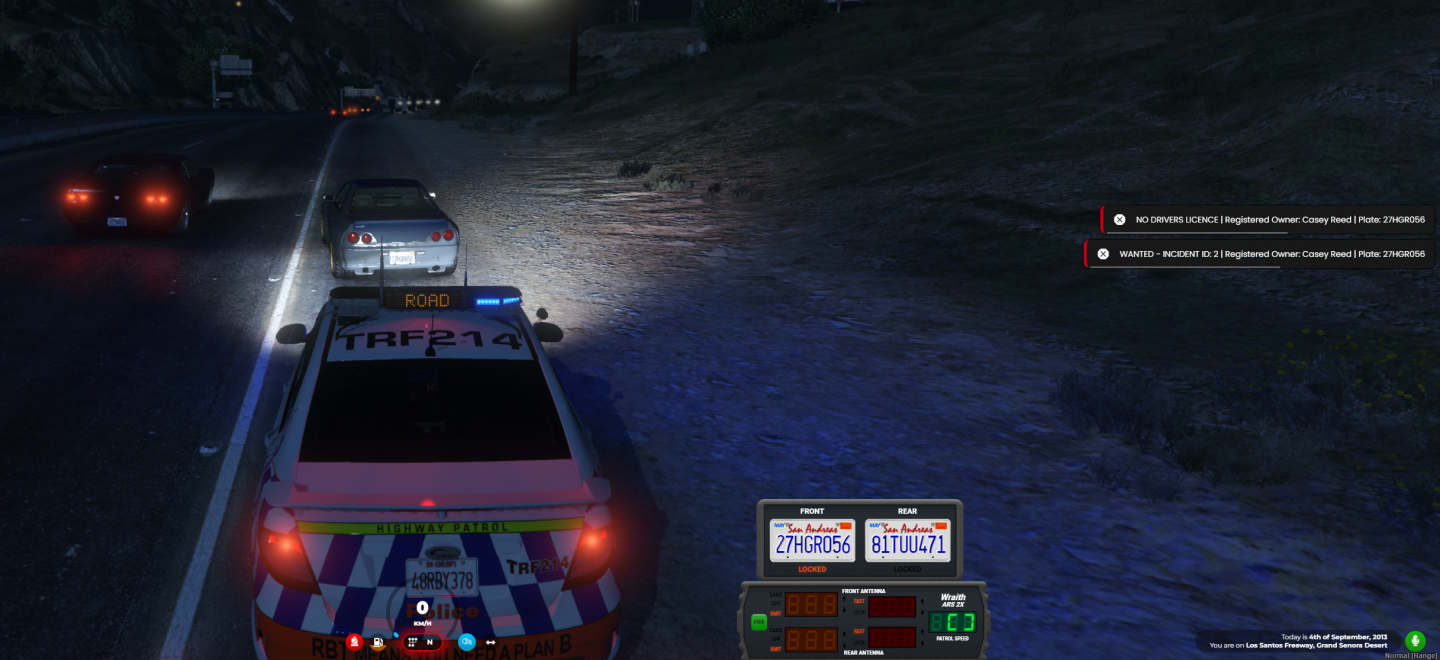The image size is (1440, 660).
Task: Dismiss the NO DRIVERS LICENCE notification
Action: tap(1119, 220)
